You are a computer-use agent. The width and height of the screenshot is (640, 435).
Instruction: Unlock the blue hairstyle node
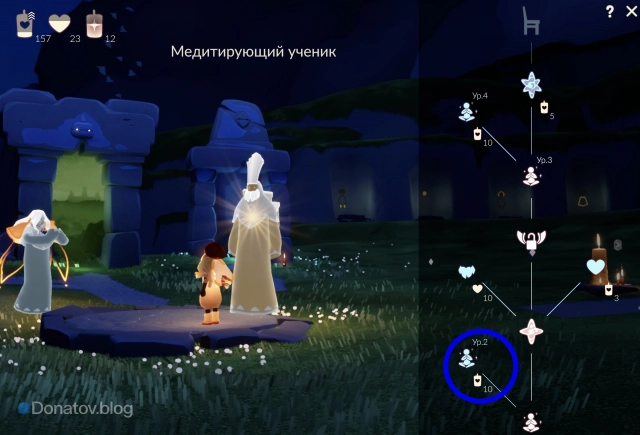[466, 271]
